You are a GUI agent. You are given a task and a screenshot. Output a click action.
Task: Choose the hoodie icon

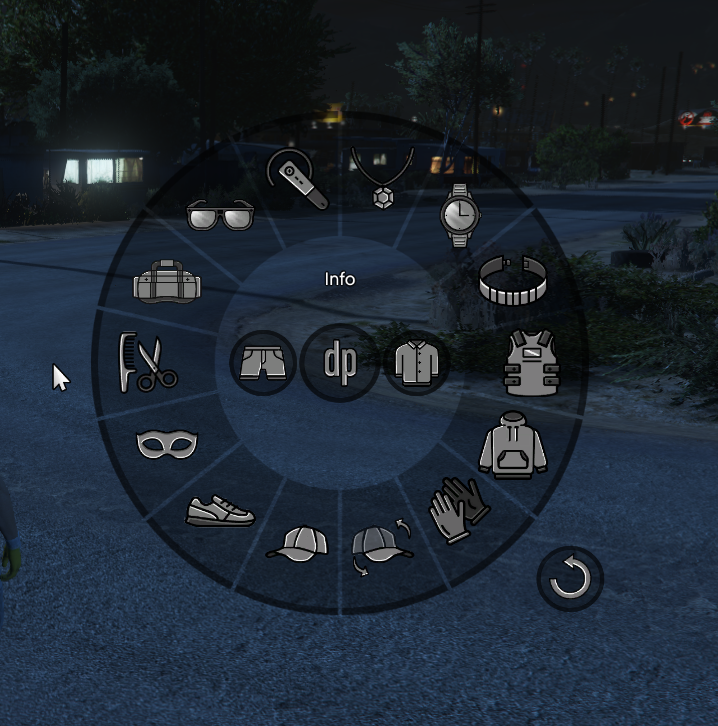pos(513,445)
